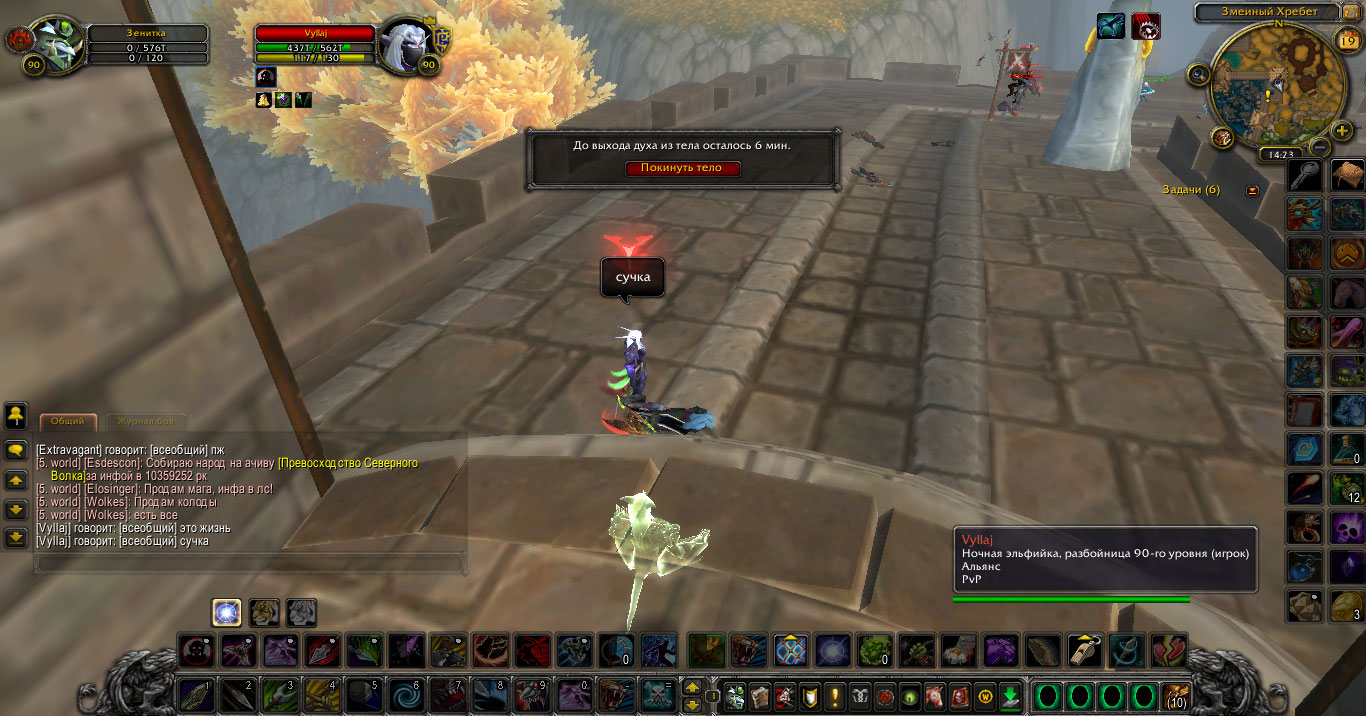Open the social button above chat

tap(16, 415)
